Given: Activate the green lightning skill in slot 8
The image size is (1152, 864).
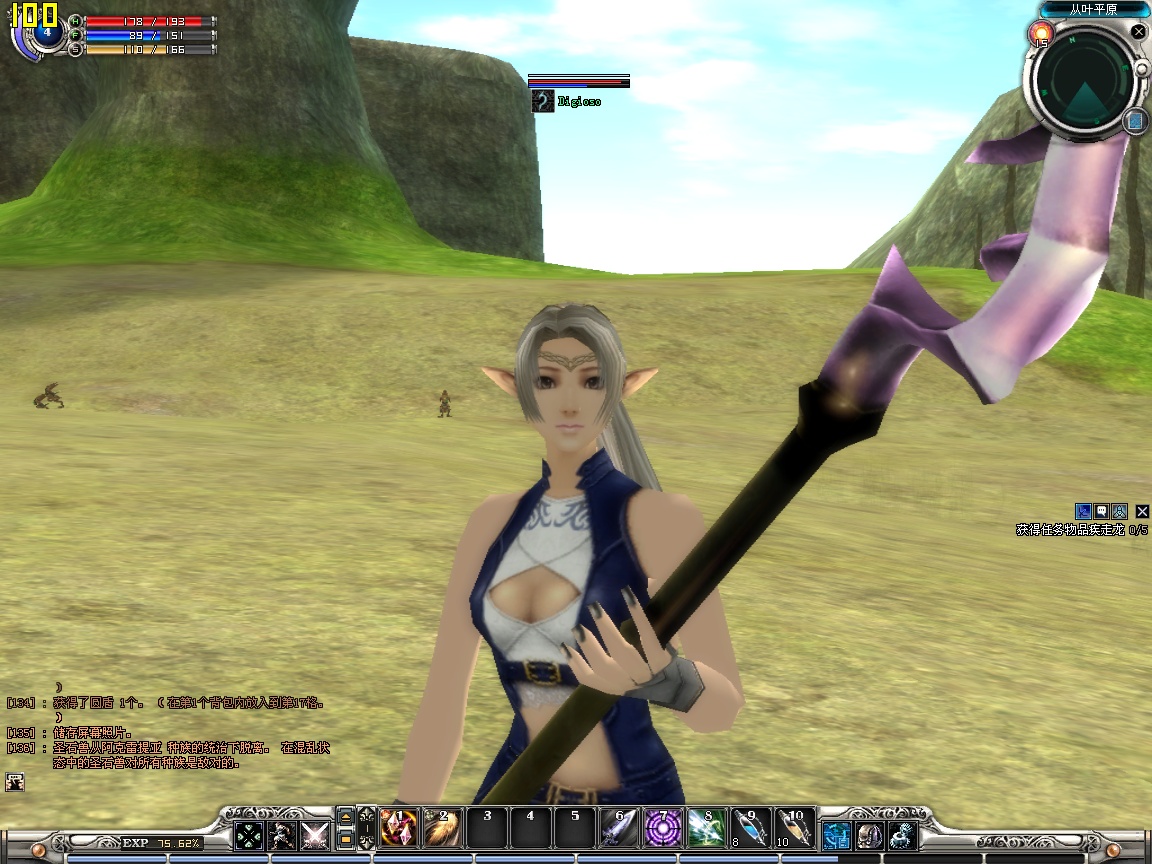Looking at the screenshot, I should pyautogui.click(x=706, y=828).
